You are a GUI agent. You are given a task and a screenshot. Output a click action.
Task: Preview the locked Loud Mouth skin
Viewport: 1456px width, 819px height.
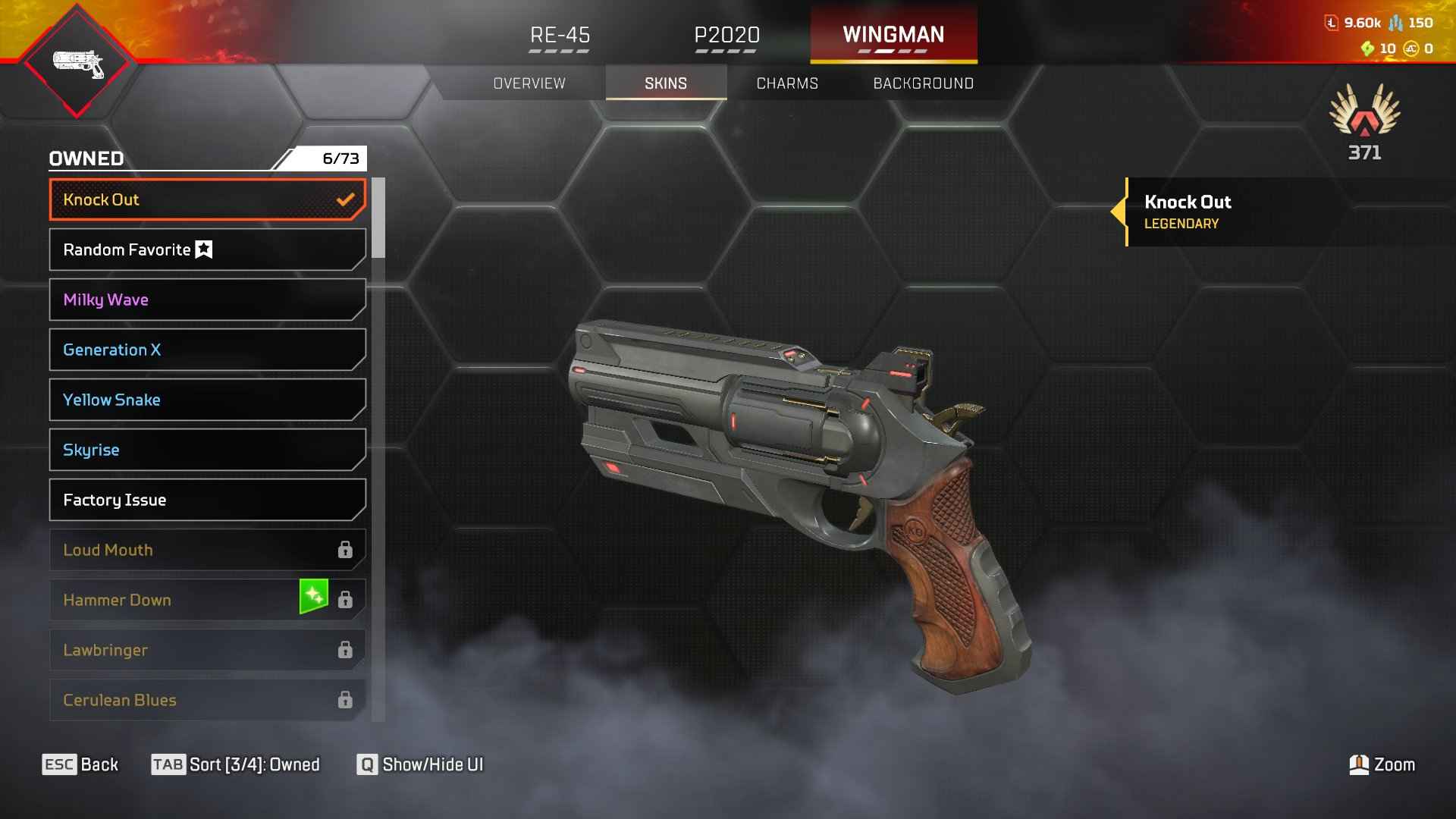pyautogui.click(x=207, y=550)
